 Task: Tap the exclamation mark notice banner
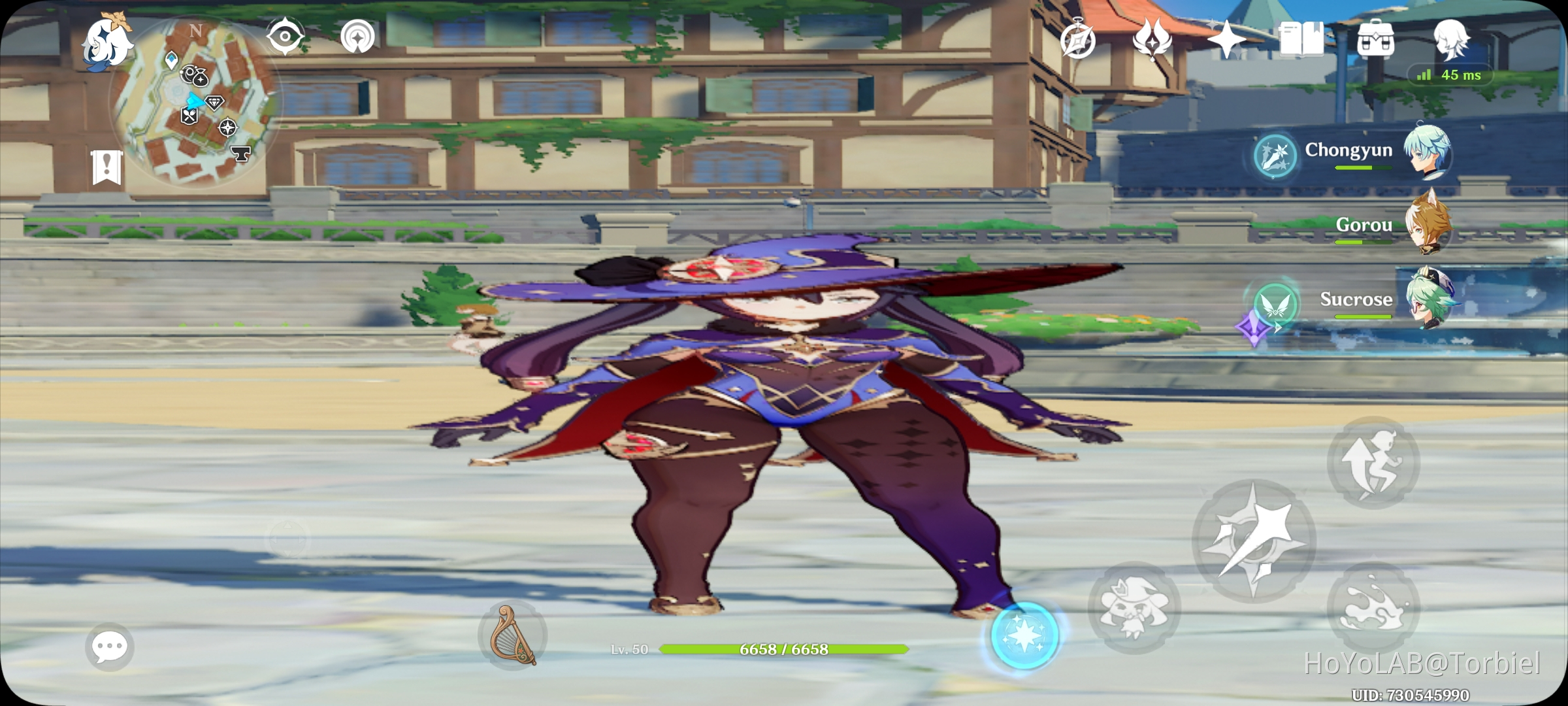pyautogui.click(x=106, y=167)
